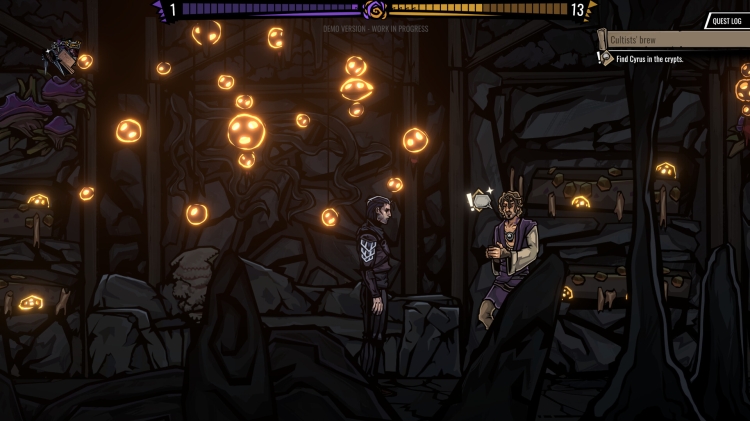Open the Quest Log
Image resolution: width=750 pixels, height=422 pixels.
pyautogui.click(x=727, y=21)
